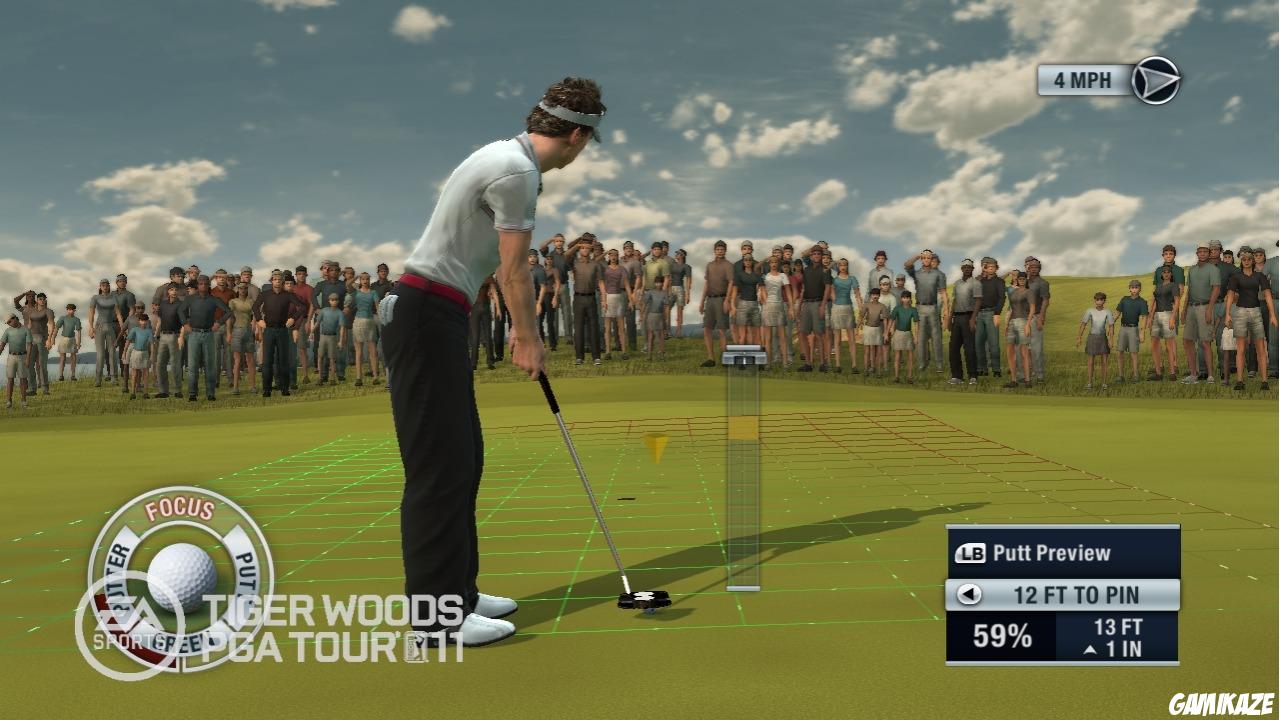Click the circular wind compass expander
The width and height of the screenshot is (1280, 720).
coord(1157,83)
